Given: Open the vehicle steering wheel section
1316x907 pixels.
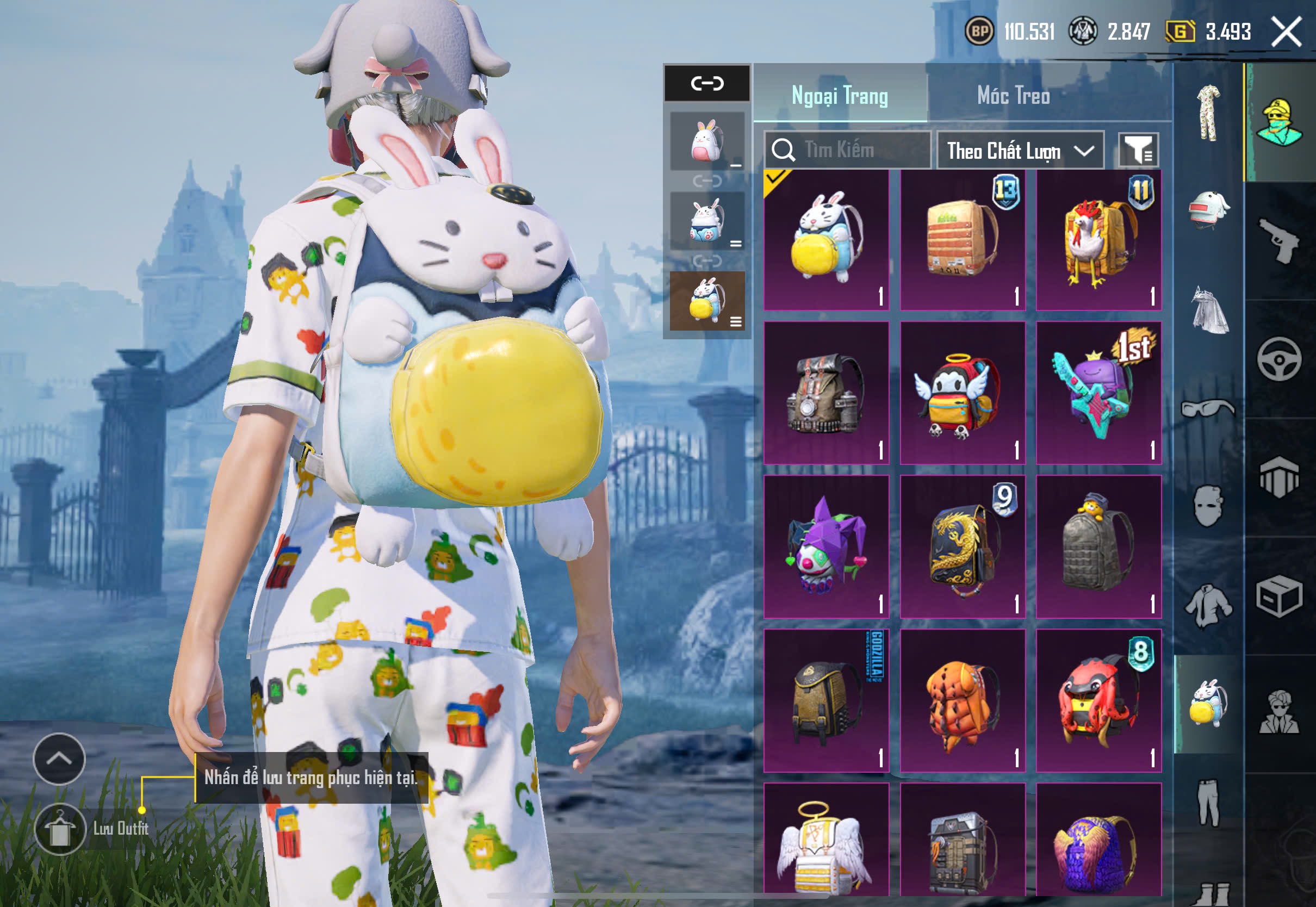Looking at the screenshot, I should (x=1279, y=360).
